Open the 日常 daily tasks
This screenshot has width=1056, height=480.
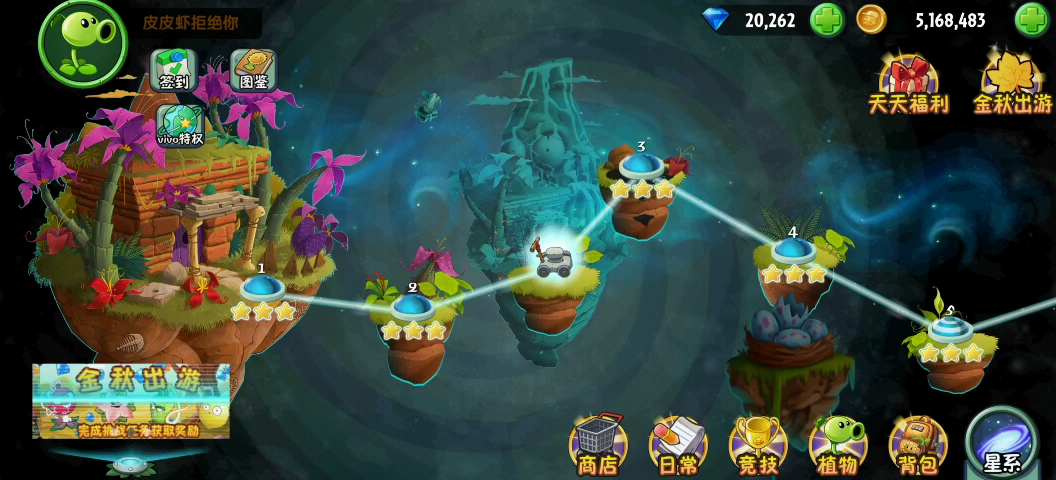coord(678,446)
